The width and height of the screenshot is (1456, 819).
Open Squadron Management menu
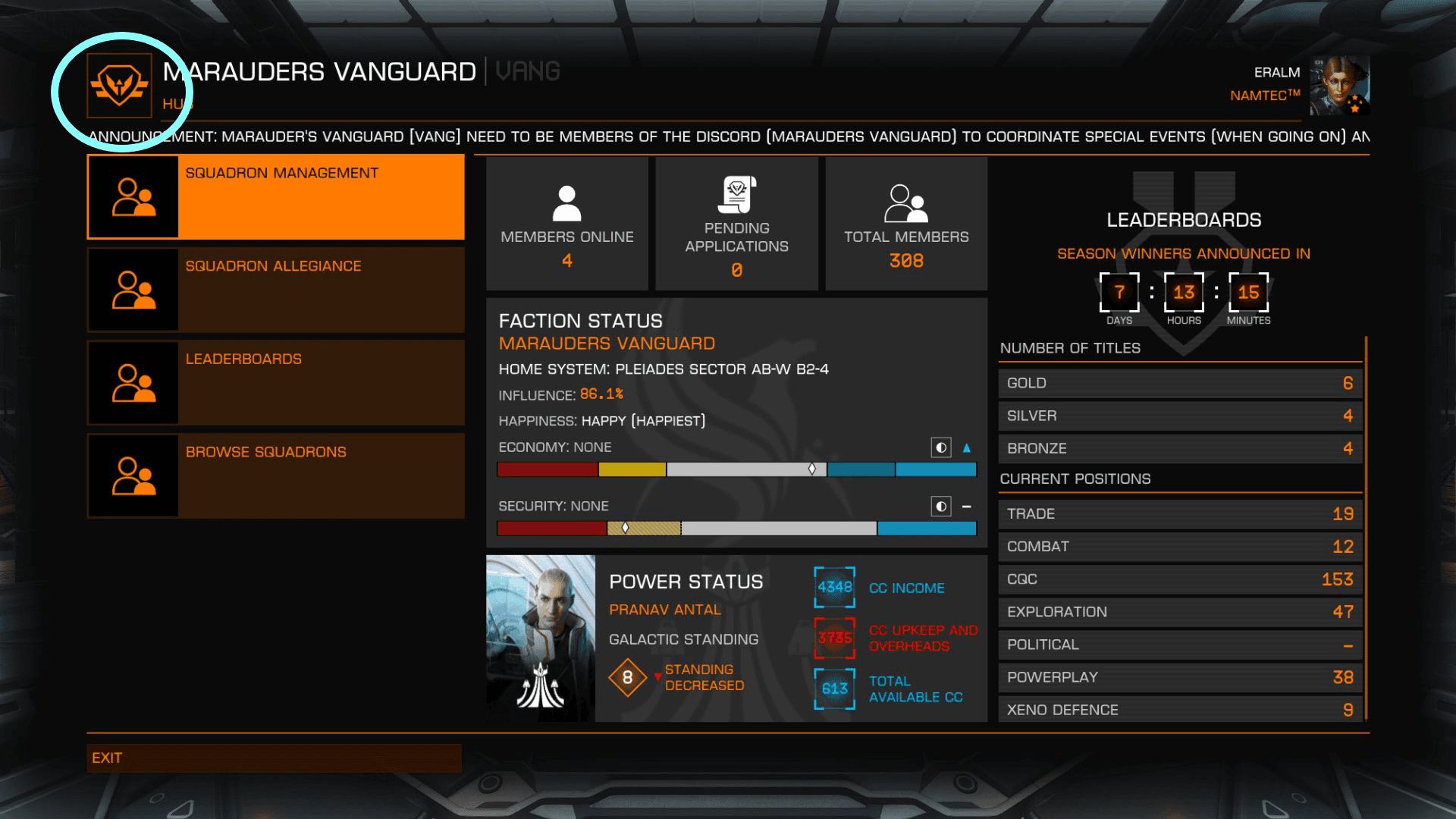point(276,197)
